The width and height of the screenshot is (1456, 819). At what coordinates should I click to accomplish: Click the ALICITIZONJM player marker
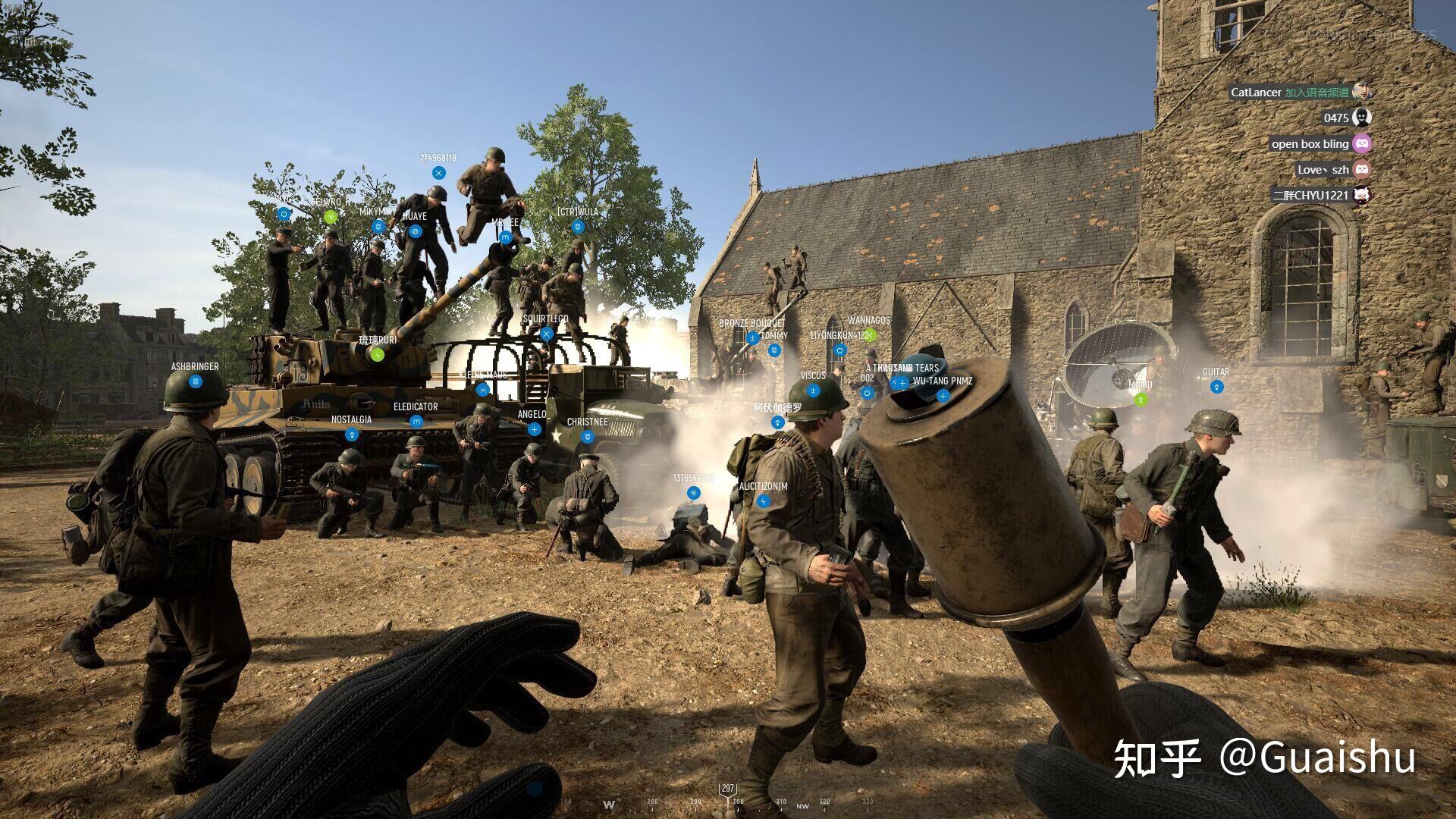(764, 501)
